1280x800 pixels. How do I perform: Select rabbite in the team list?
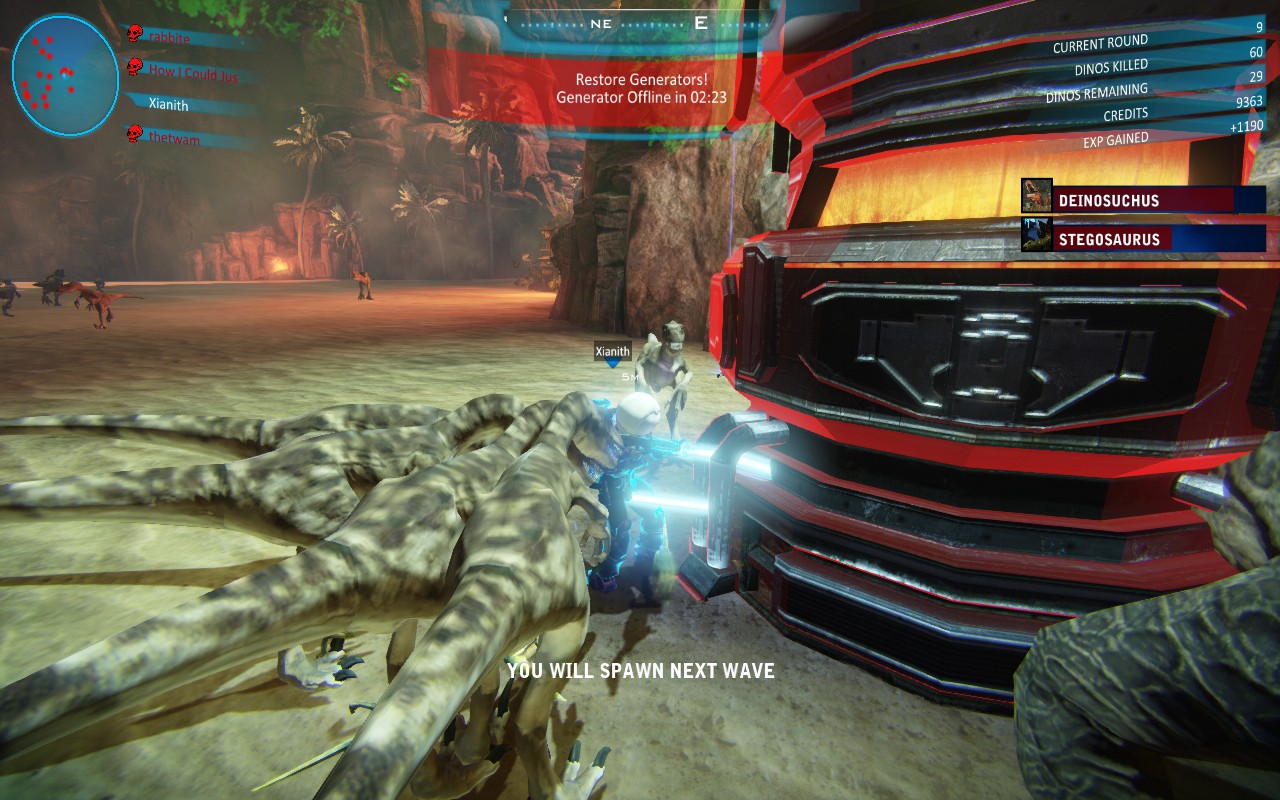click(x=170, y=36)
